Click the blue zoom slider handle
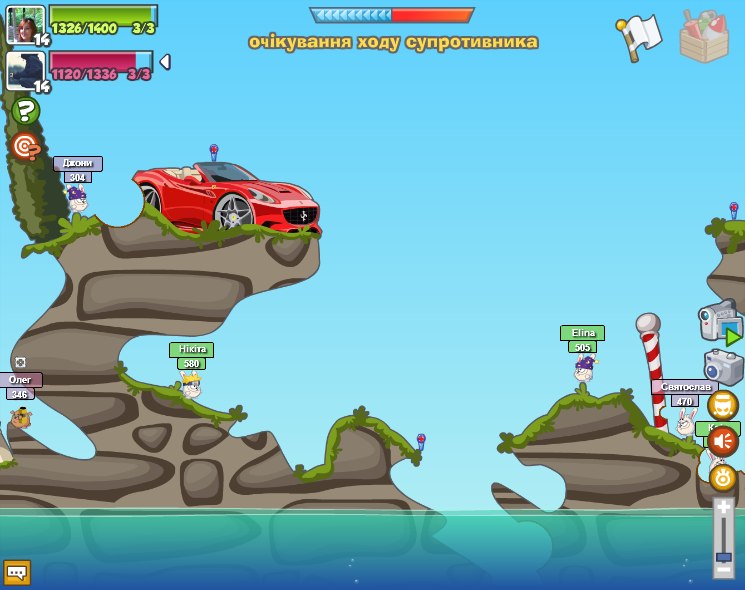The height and width of the screenshot is (590, 745). click(x=723, y=556)
